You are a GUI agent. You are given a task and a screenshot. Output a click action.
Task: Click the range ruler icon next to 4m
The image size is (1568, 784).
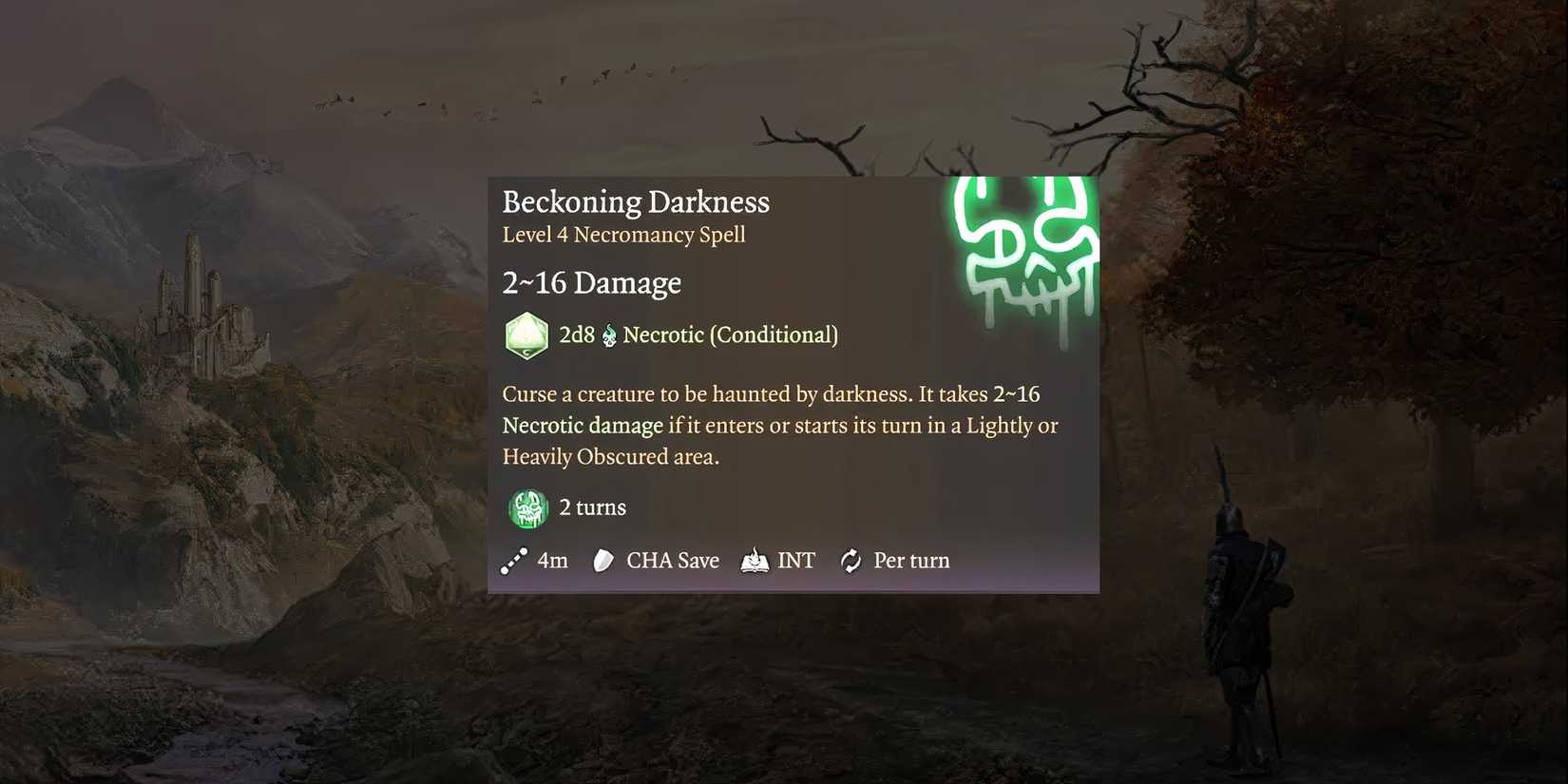coord(514,561)
